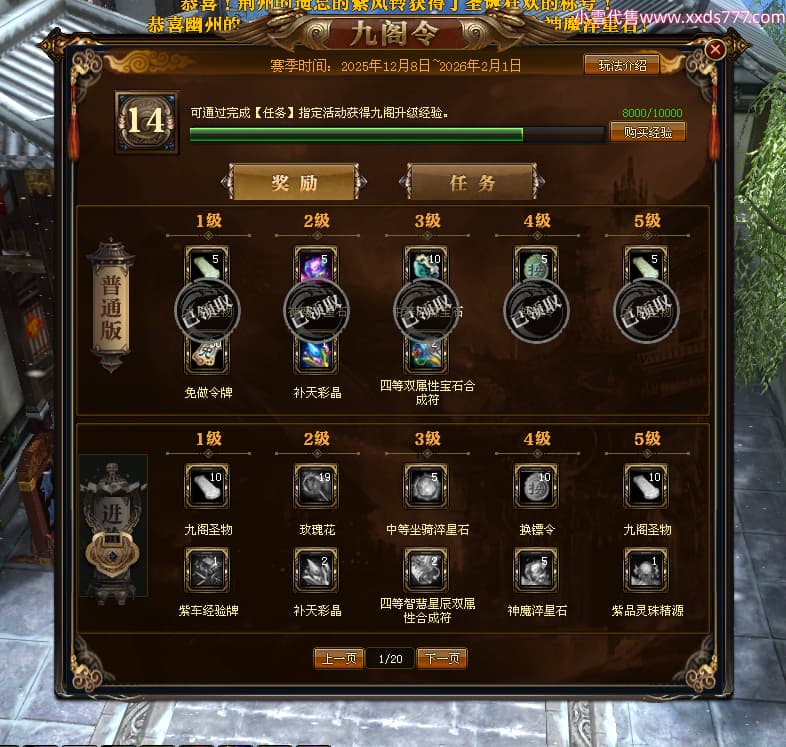Select the 换镖令 reward icon
The height and width of the screenshot is (747, 786).
(537, 486)
